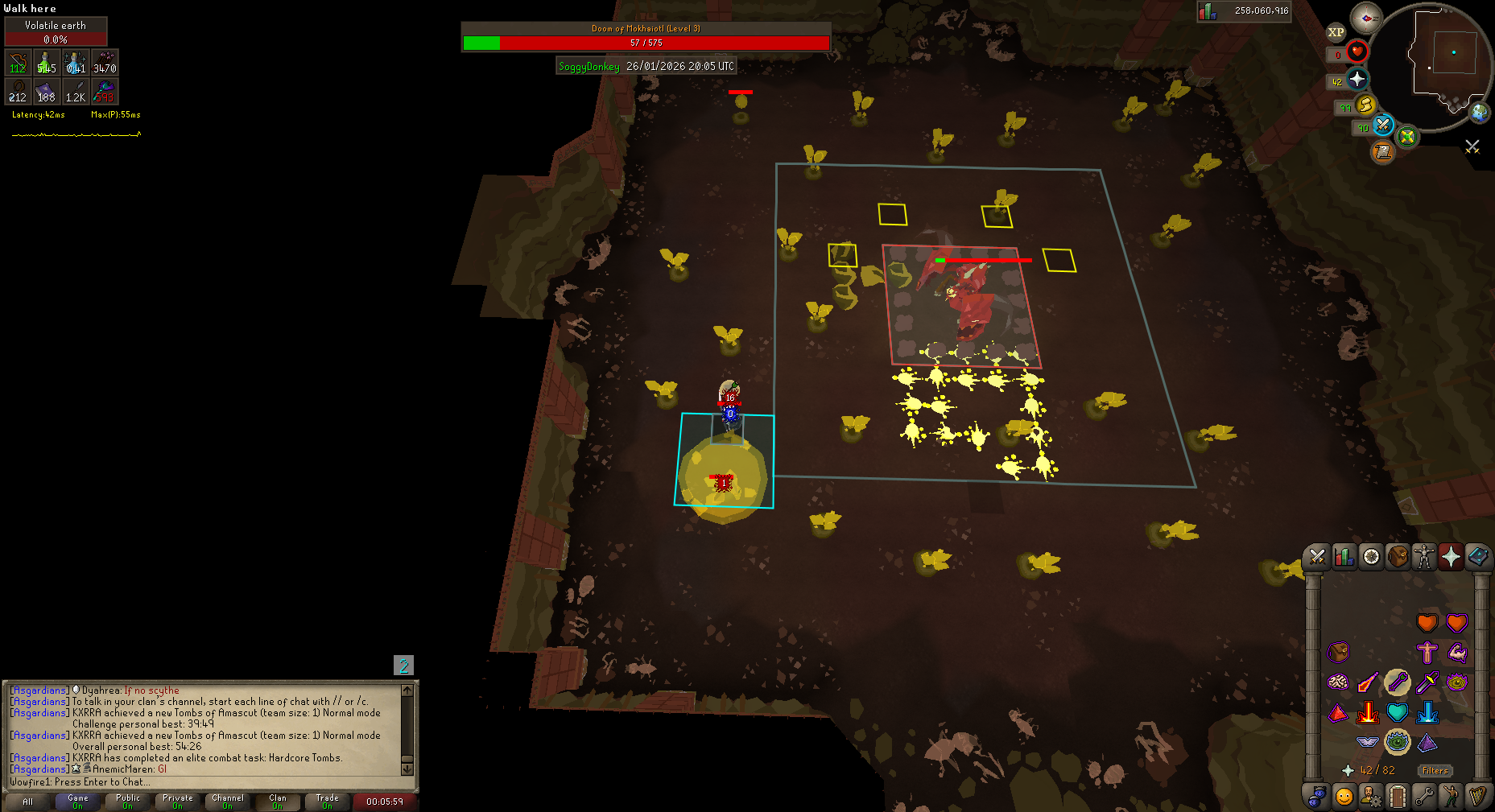Image resolution: width=1495 pixels, height=812 pixels.
Task: Activate the brain prayer icon
Action: 1338,682
